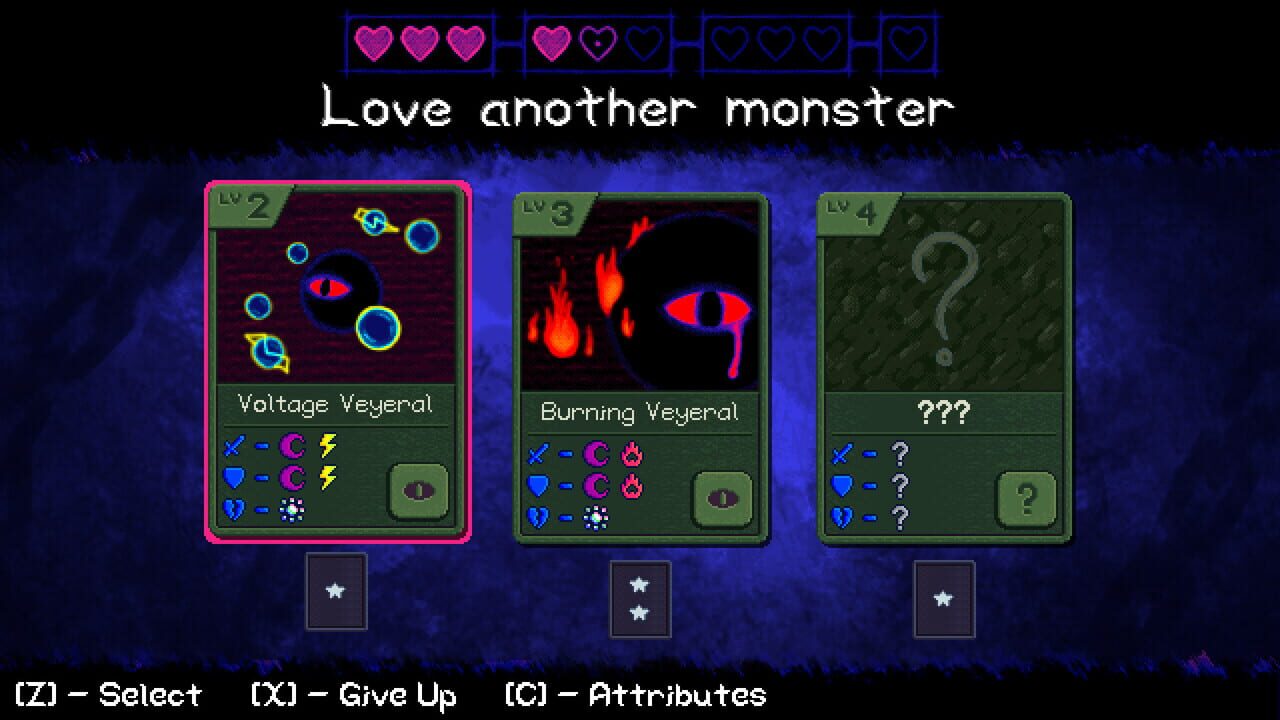
Task: Toggle the eye preview on Voltage Veyeral card
Action: (x=420, y=491)
